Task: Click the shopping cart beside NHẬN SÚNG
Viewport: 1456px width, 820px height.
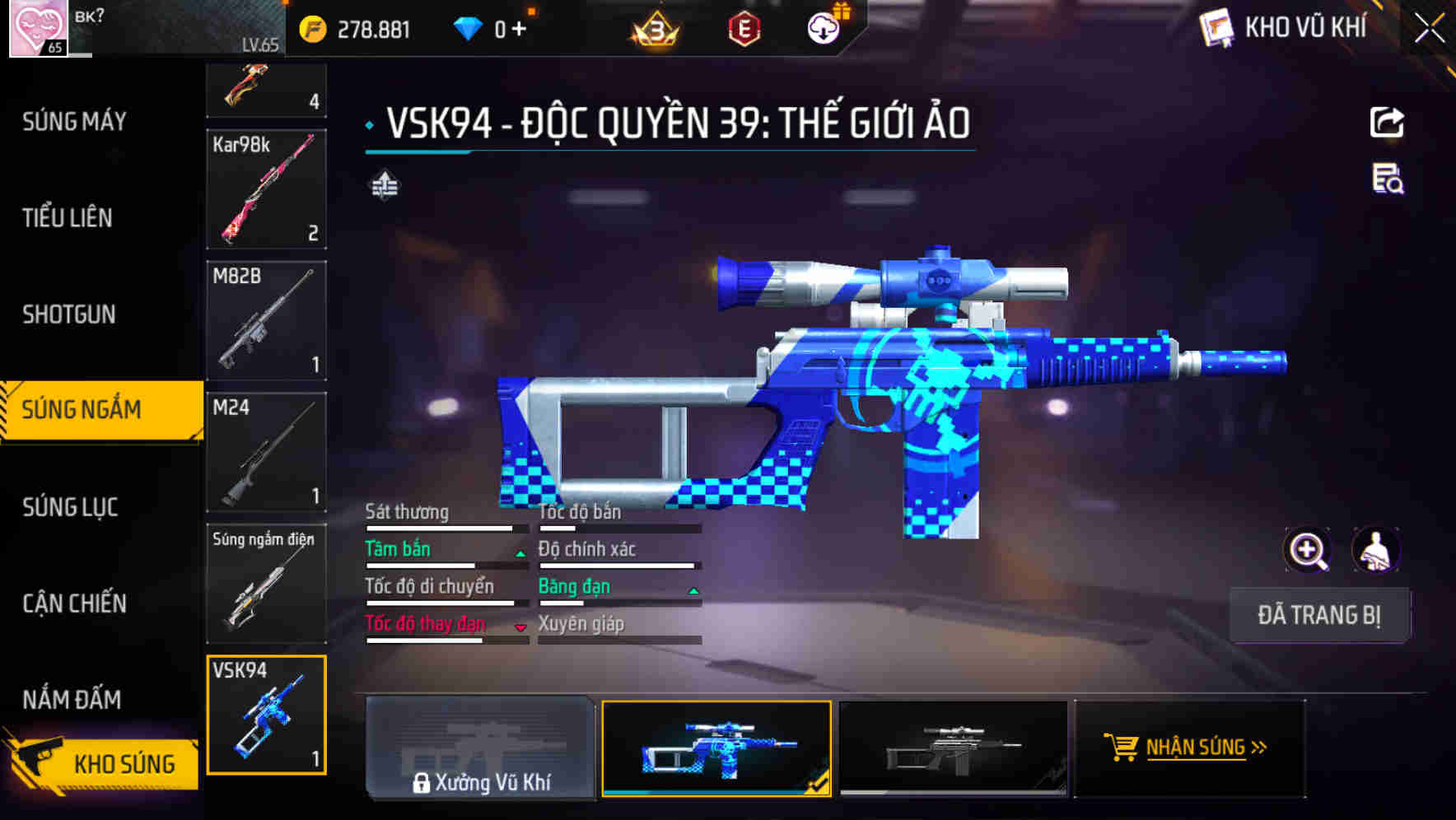Action: [1122, 748]
